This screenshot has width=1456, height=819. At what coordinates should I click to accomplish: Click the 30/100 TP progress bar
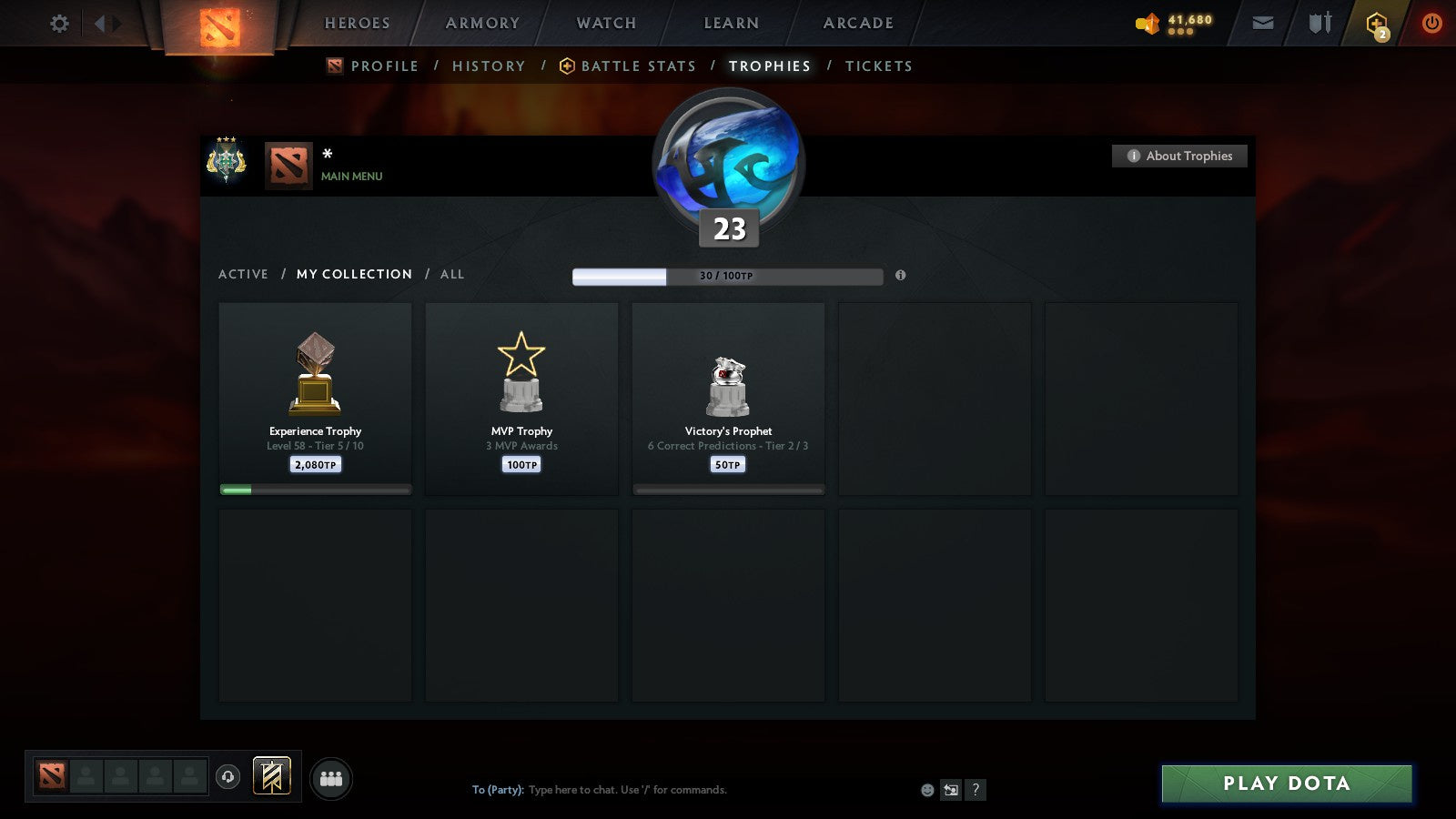point(727,275)
